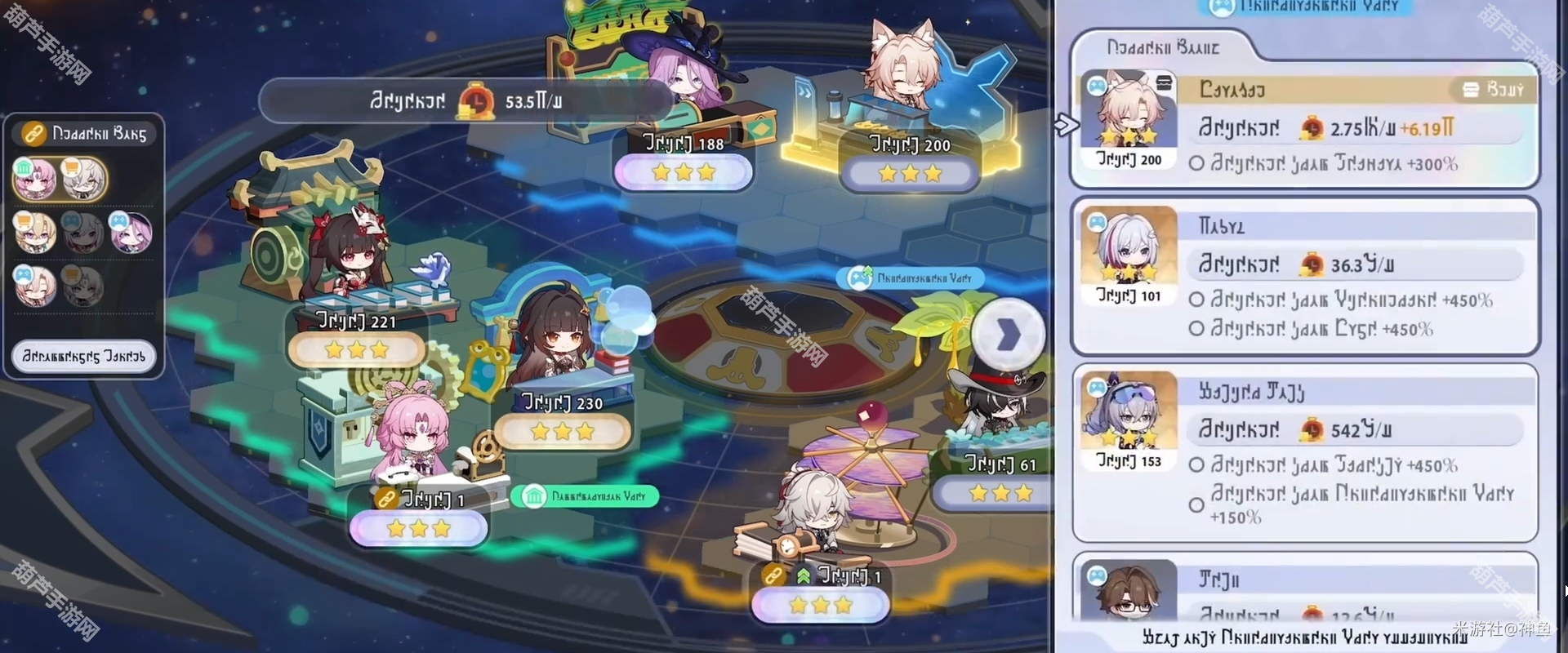The image size is (1568, 653).
Task: Open the level 221 station plate
Action: pos(356,340)
